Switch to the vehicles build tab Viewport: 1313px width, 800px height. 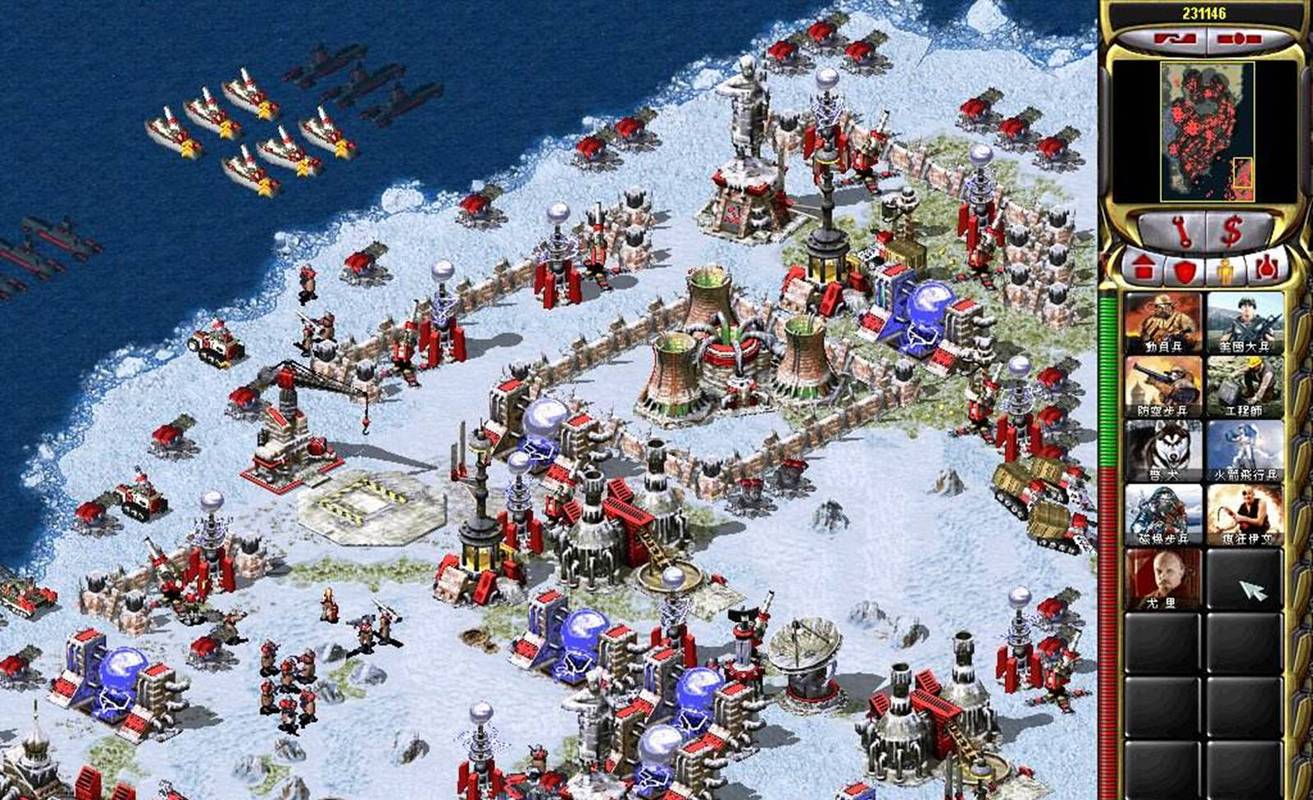click(1268, 269)
